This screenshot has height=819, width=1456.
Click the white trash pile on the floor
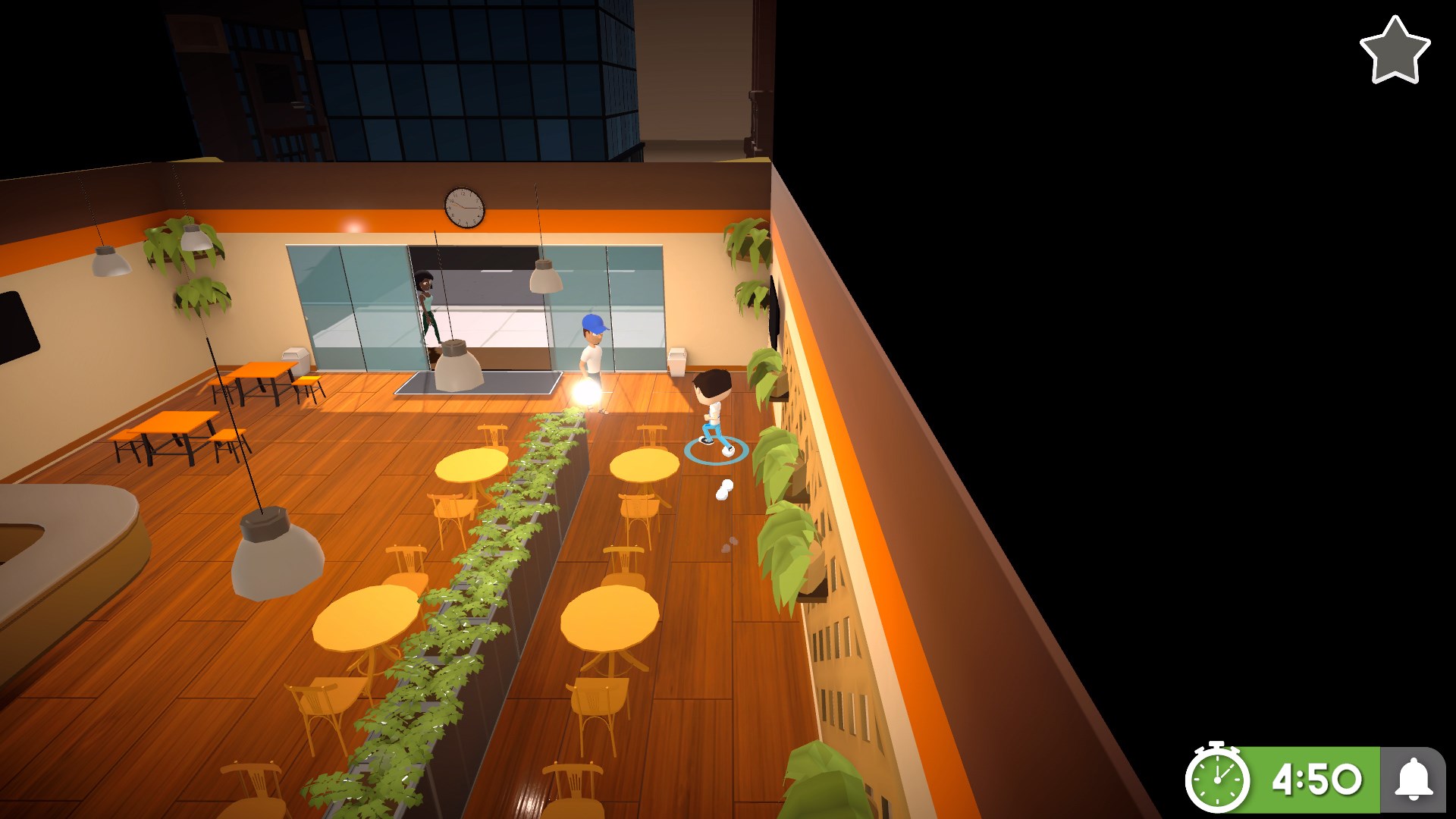pos(723,488)
